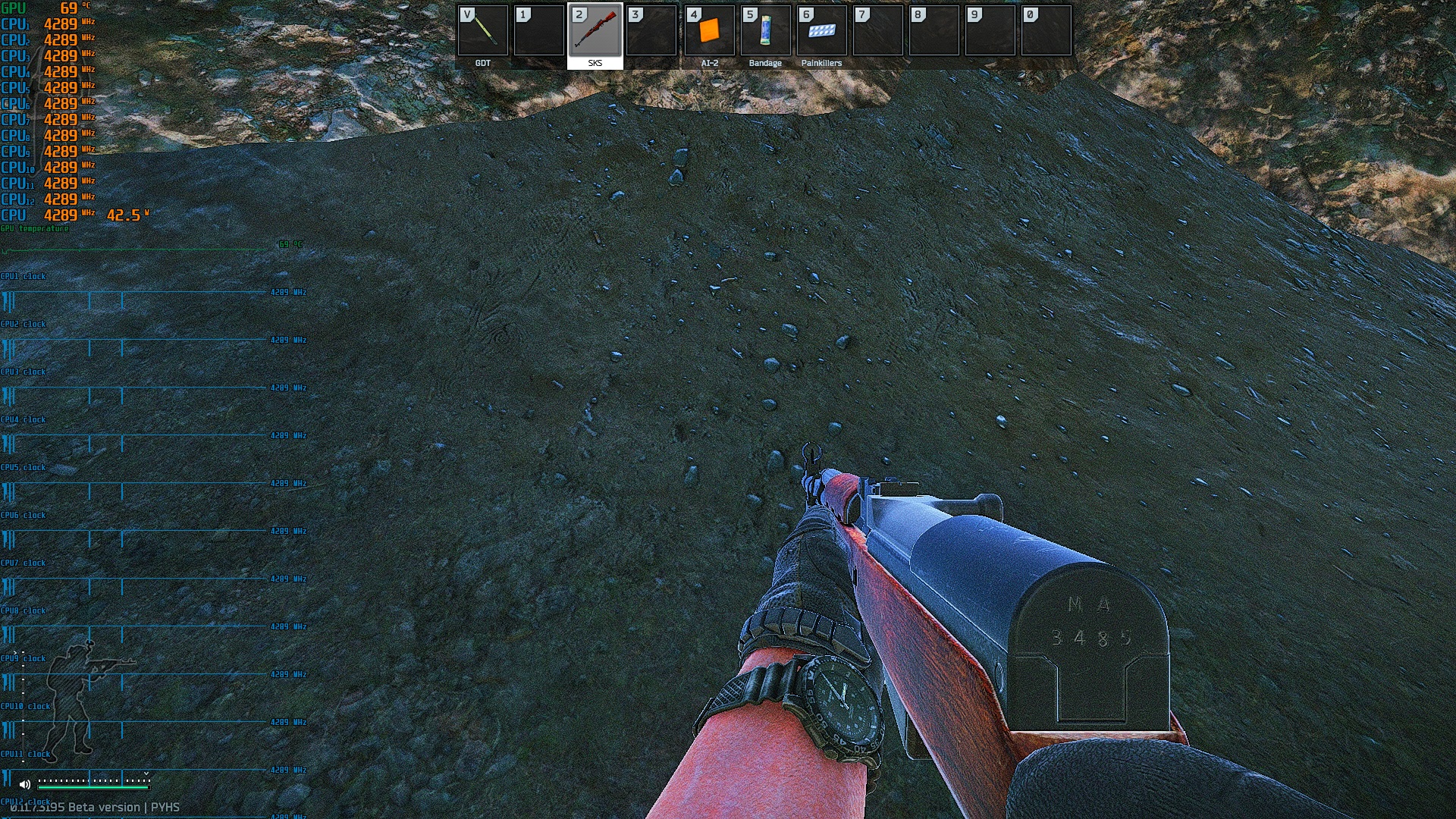Choose the SKS rifle slot

tap(595, 32)
